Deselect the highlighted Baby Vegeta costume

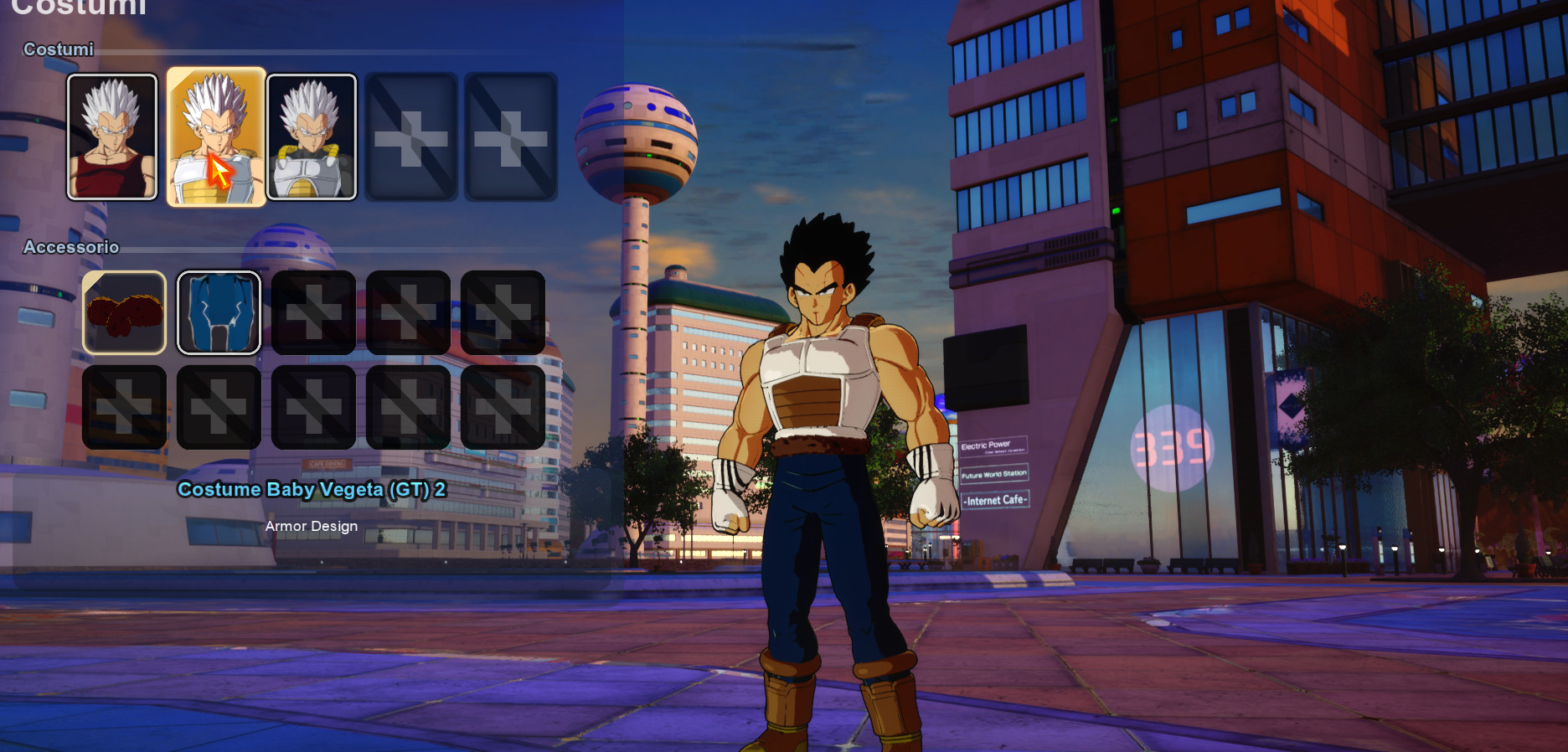point(216,136)
